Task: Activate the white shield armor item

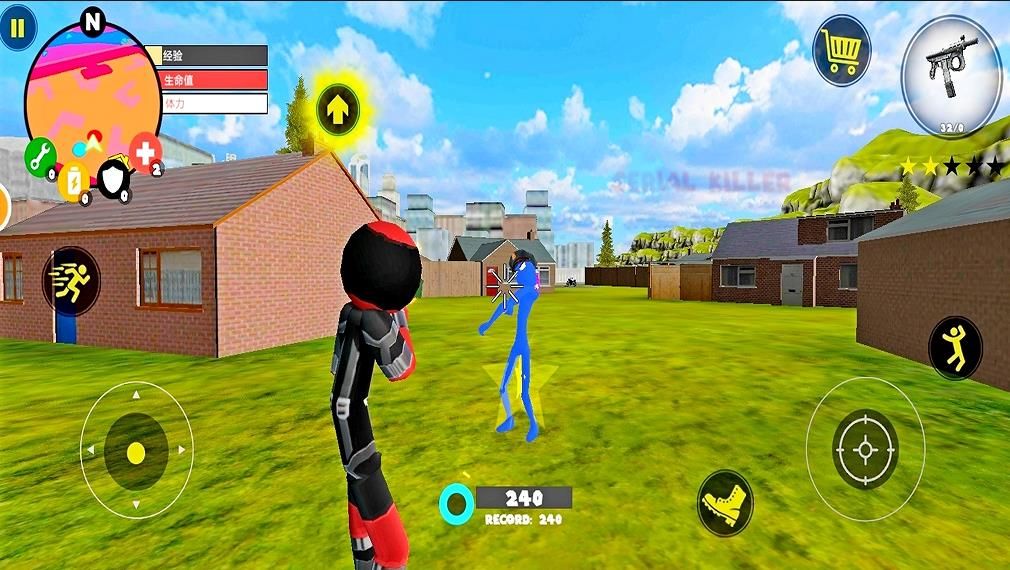Action: [112, 179]
